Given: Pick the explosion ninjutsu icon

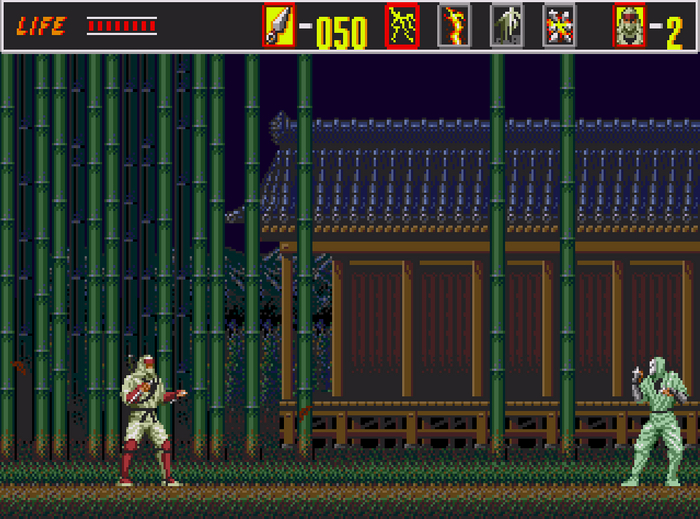Looking at the screenshot, I should [x=558, y=26].
